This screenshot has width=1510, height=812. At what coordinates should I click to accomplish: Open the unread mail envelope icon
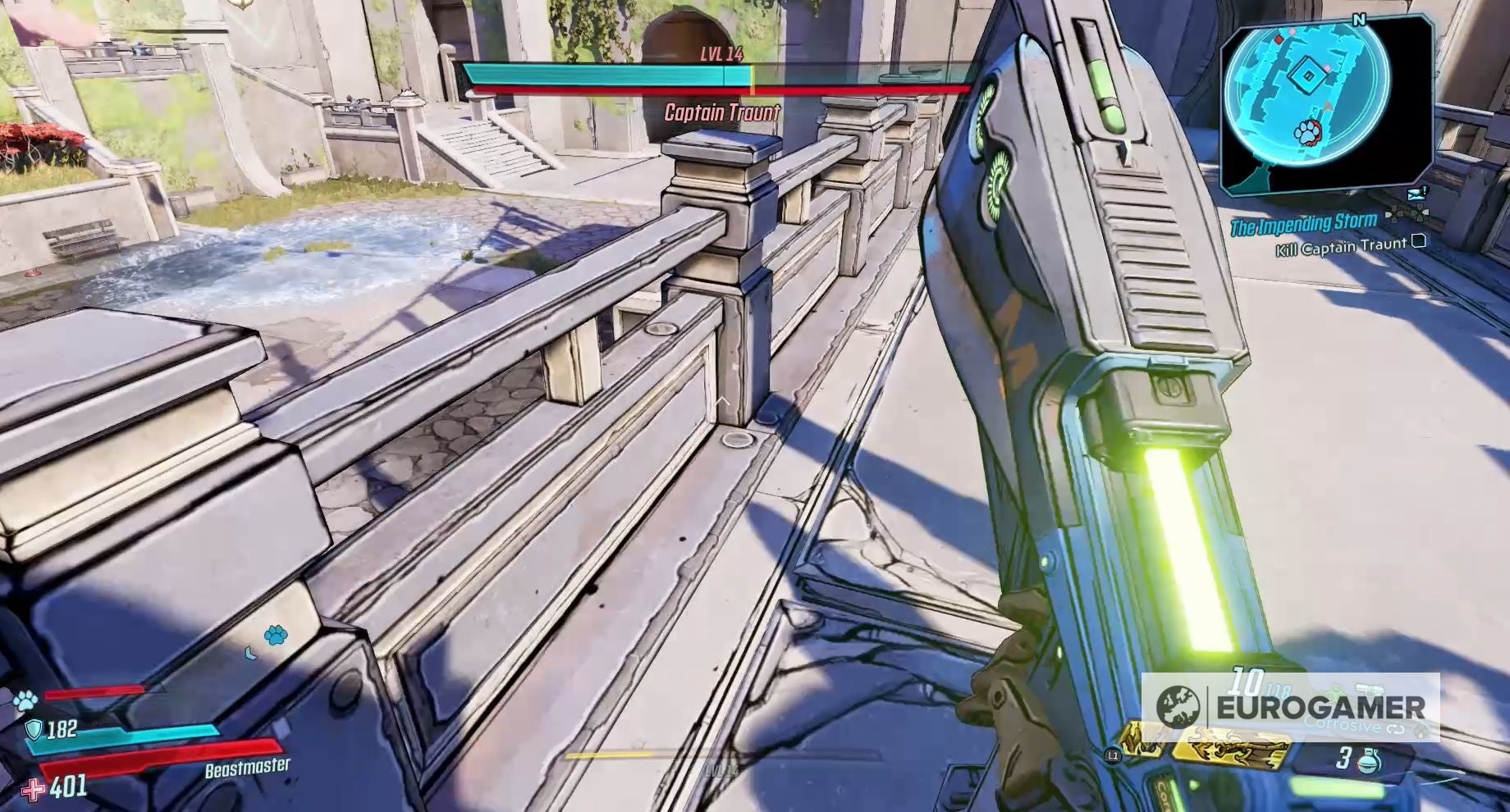[1416, 194]
